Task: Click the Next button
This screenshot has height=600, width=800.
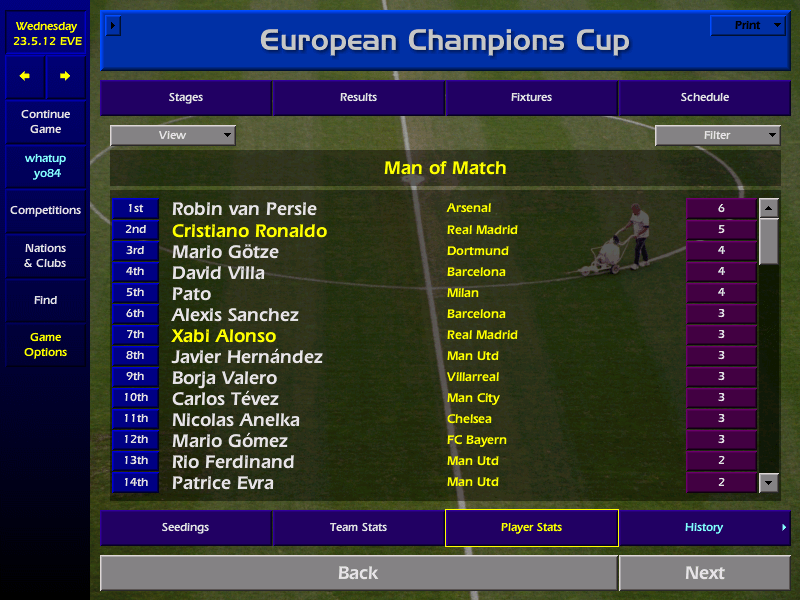Action: (x=704, y=573)
